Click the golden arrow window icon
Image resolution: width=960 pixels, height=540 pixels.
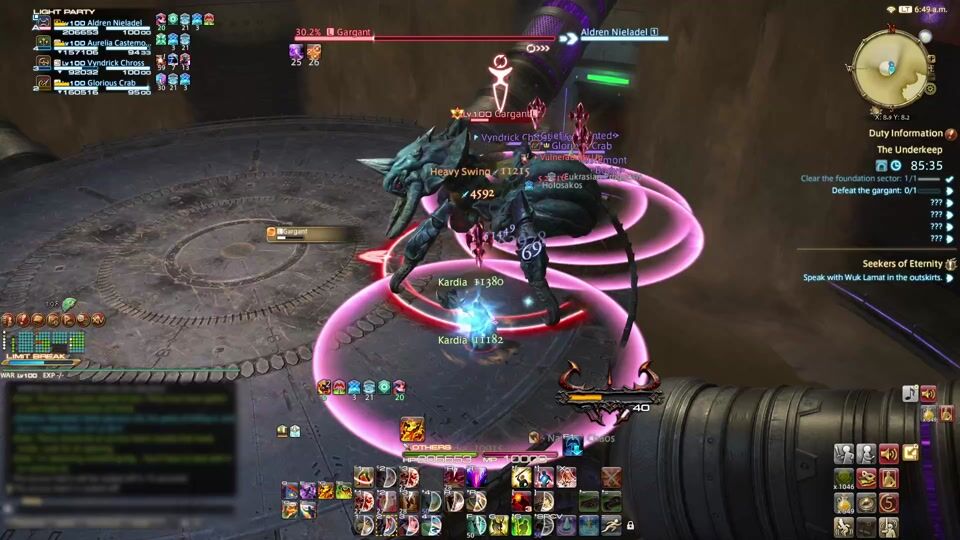911,453
